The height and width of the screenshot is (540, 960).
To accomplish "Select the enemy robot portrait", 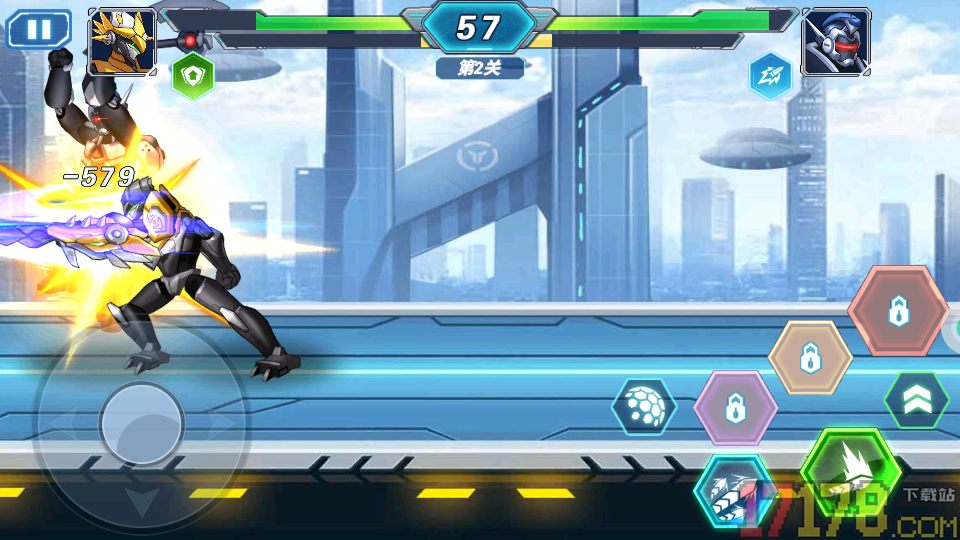I will click(x=836, y=41).
